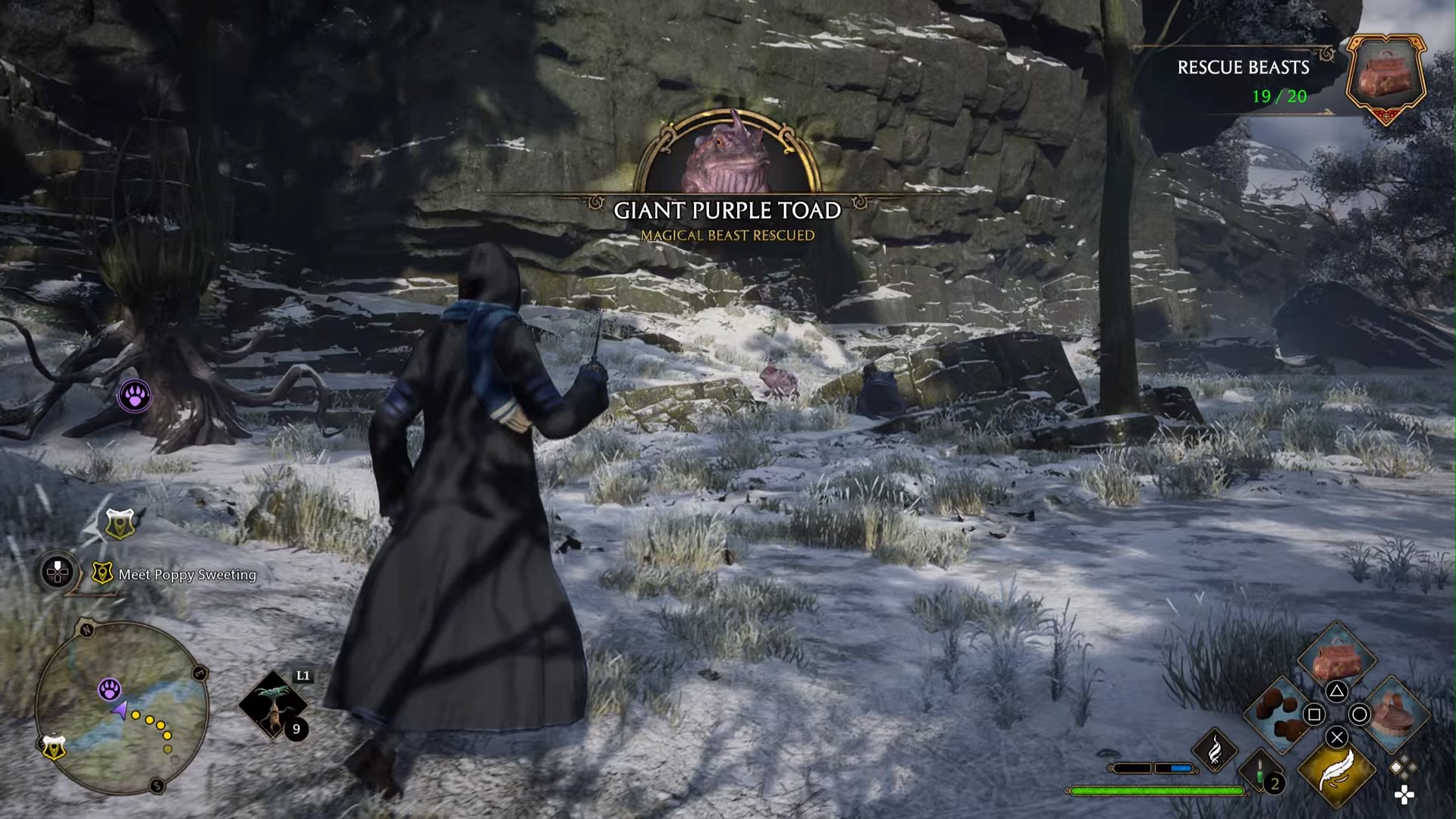Viewport: 1456px width, 819px height.
Task: Click the purple paw print marker on the minimap
Action: click(x=111, y=689)
